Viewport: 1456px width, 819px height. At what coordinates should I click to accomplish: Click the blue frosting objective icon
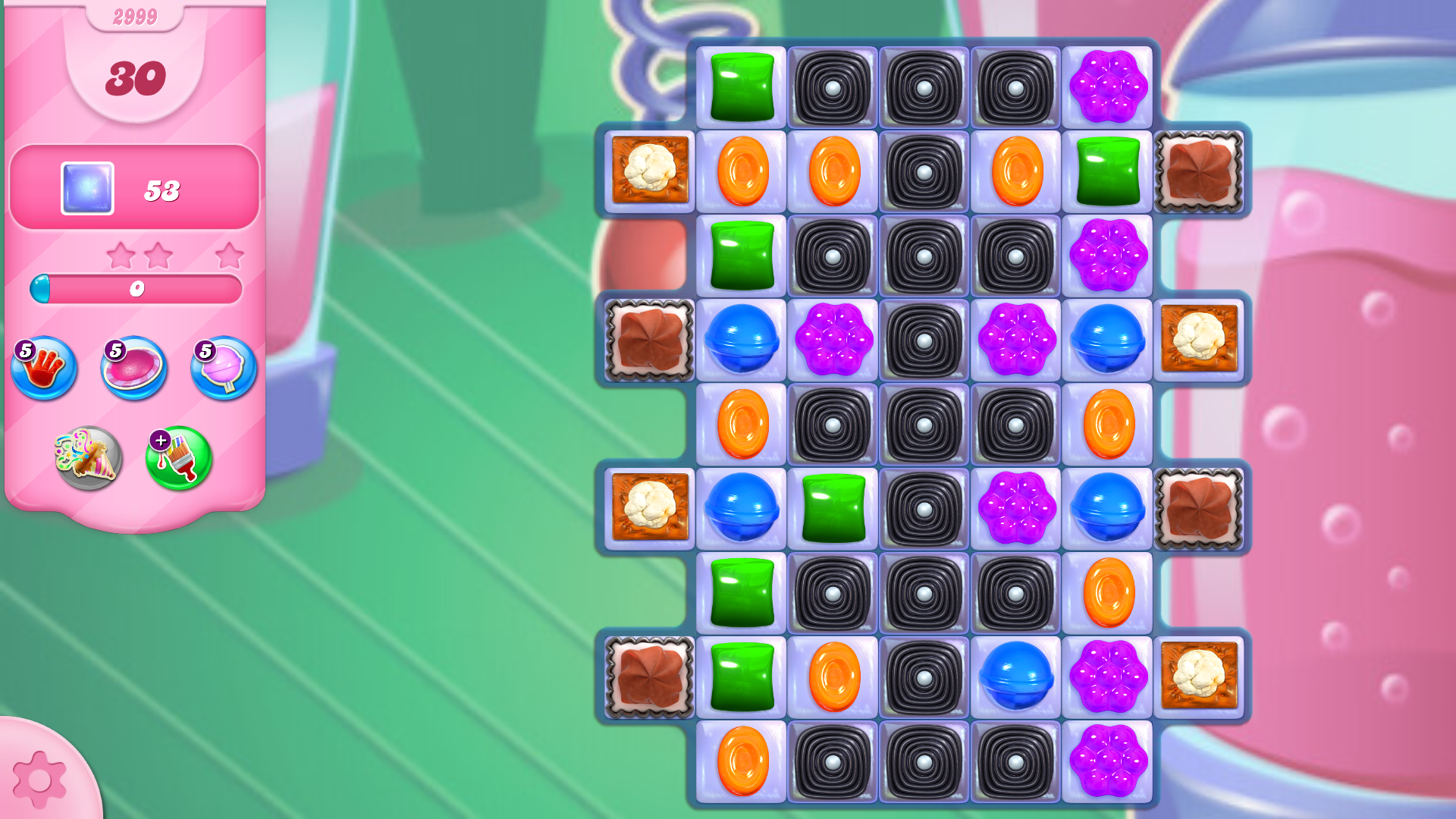(86, 187)
